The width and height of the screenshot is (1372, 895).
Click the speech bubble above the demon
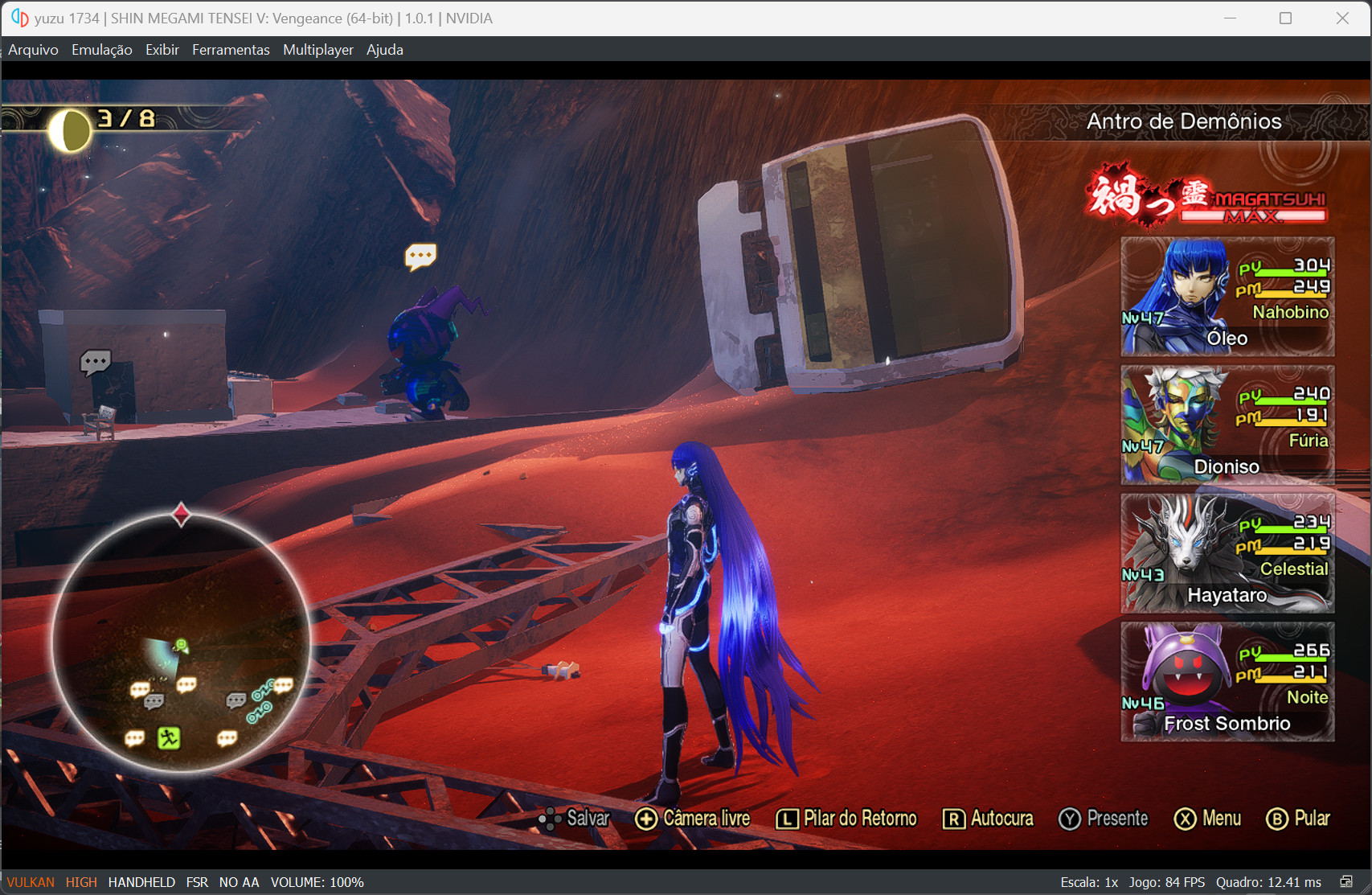tap(421, 256)
